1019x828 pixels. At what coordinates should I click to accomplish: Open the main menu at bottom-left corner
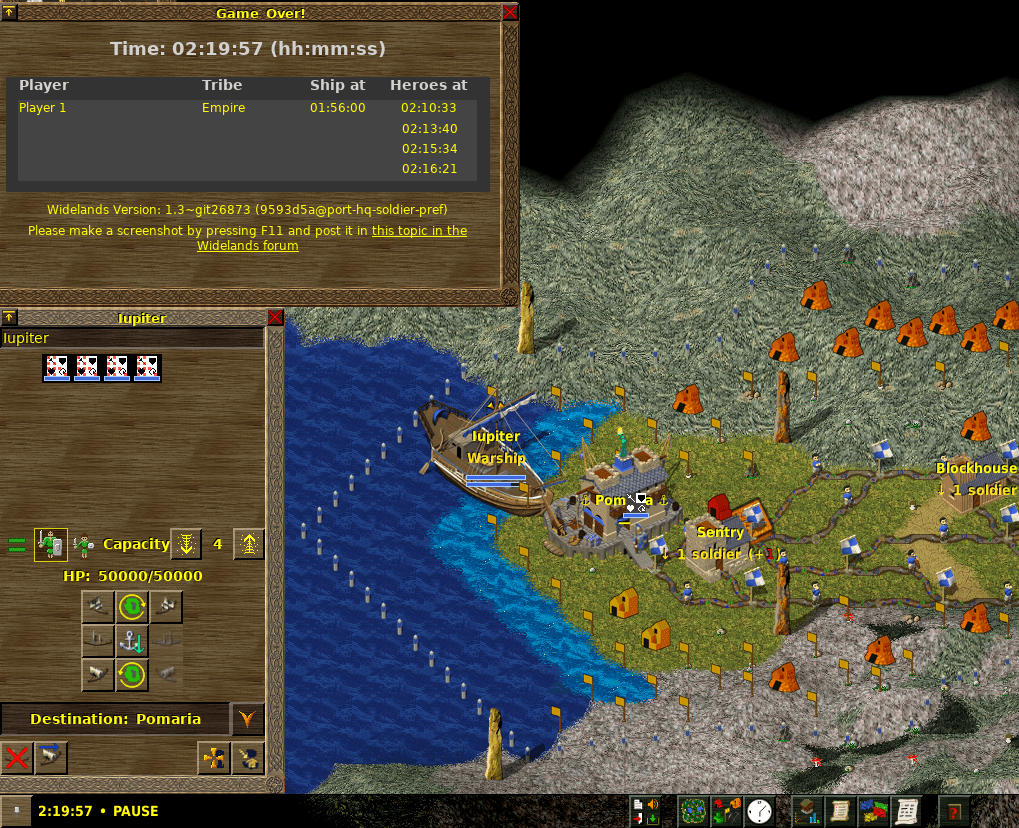[x=15, y=810]
